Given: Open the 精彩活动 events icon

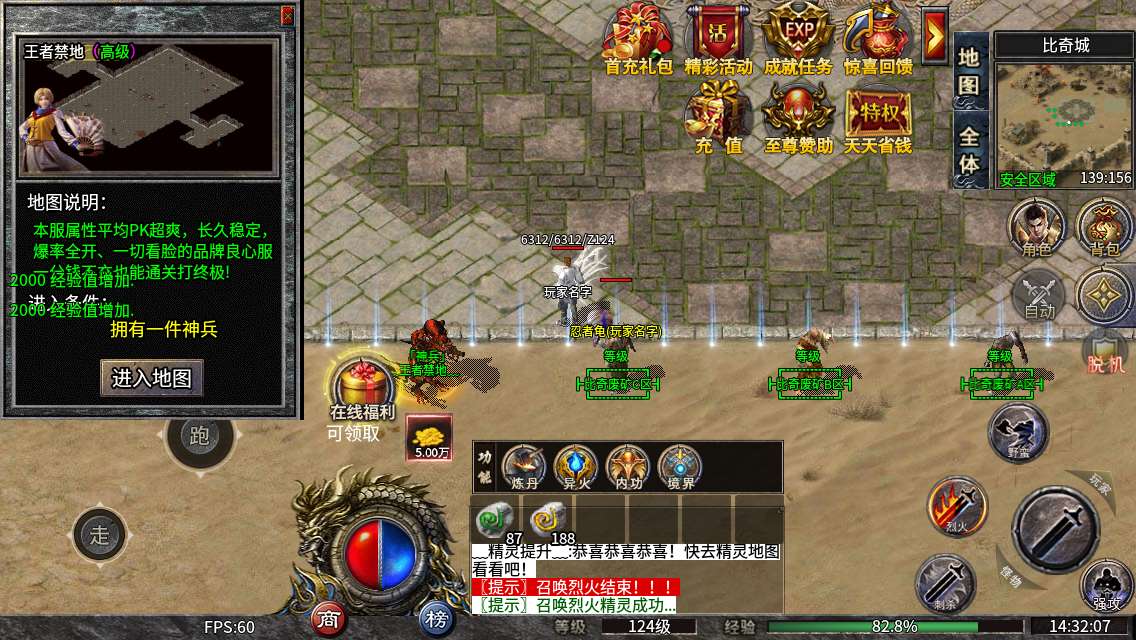Looking at the screenshot, I should tap(718, 40).
